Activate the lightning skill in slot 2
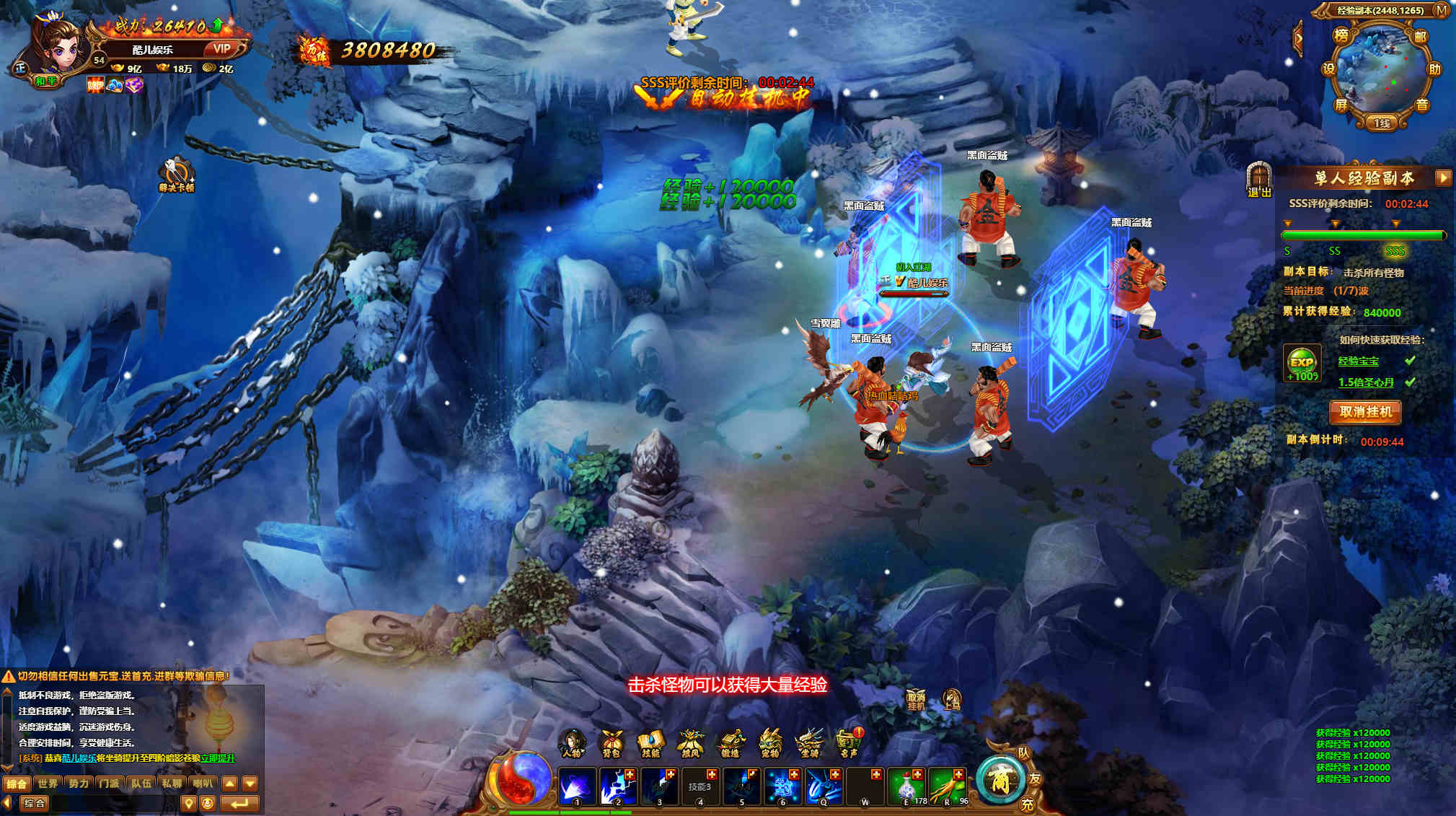The height and width of the screenshot is (816, 1456). 618,786
